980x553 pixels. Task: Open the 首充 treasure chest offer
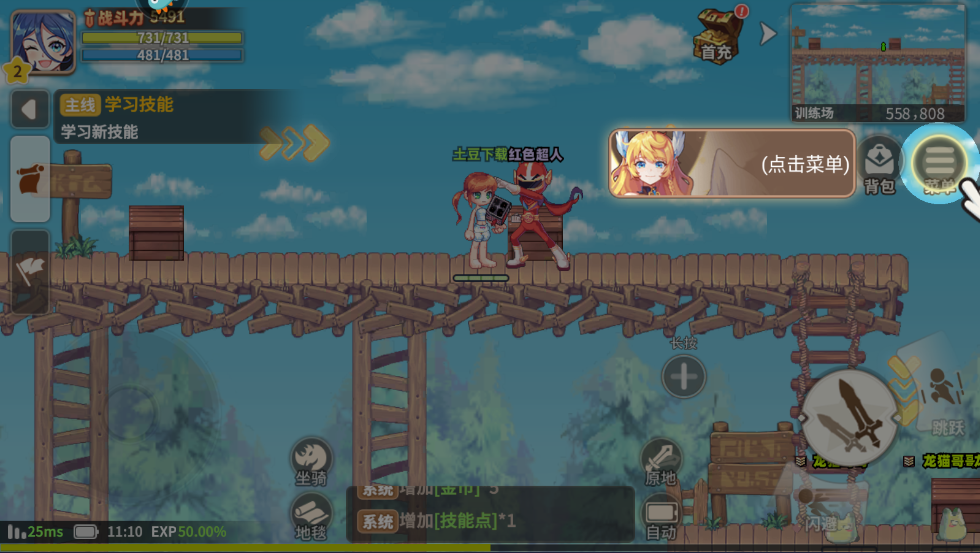pos(716,34)
